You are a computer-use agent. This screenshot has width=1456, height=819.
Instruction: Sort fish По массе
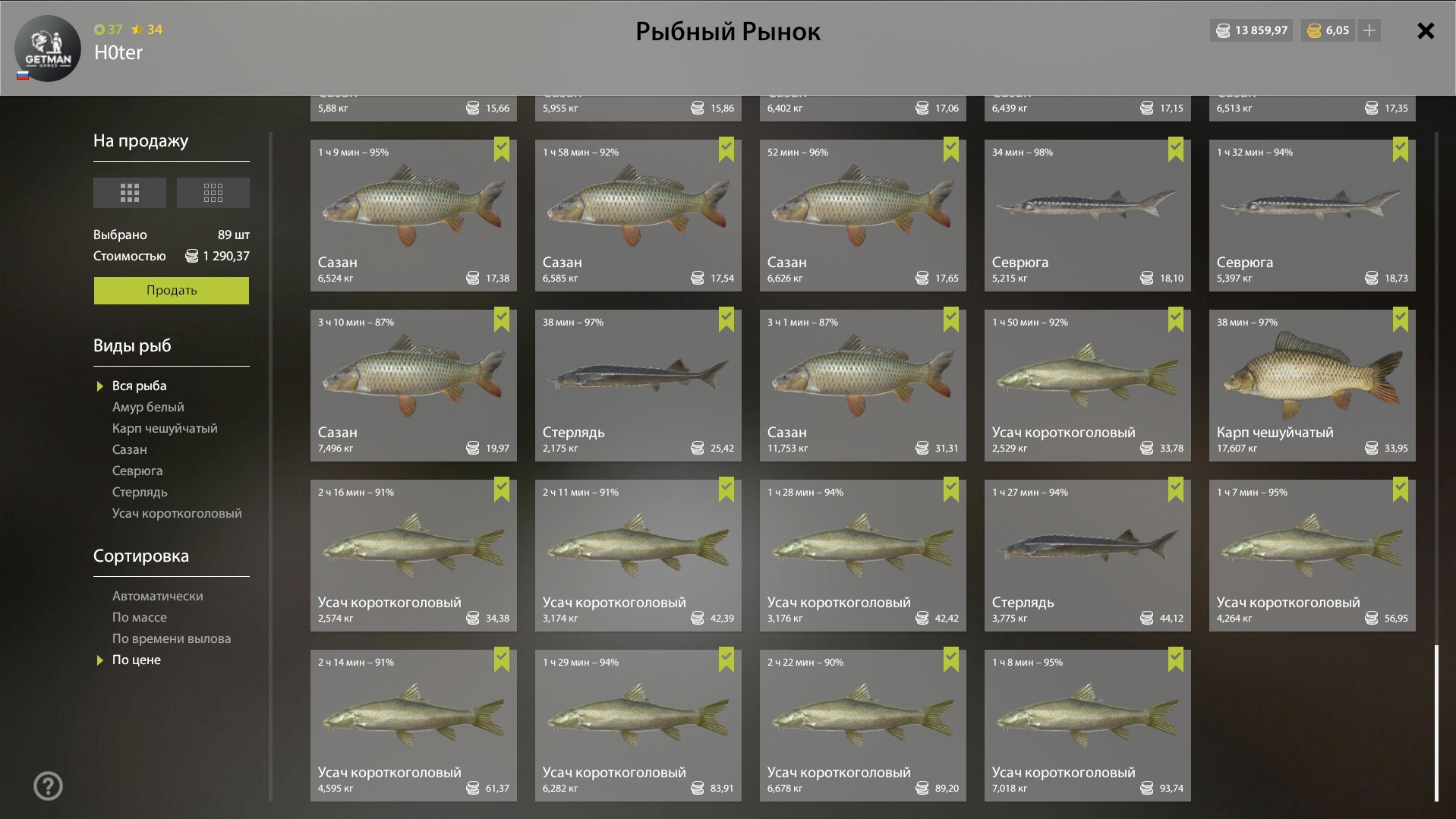[139, 618]
